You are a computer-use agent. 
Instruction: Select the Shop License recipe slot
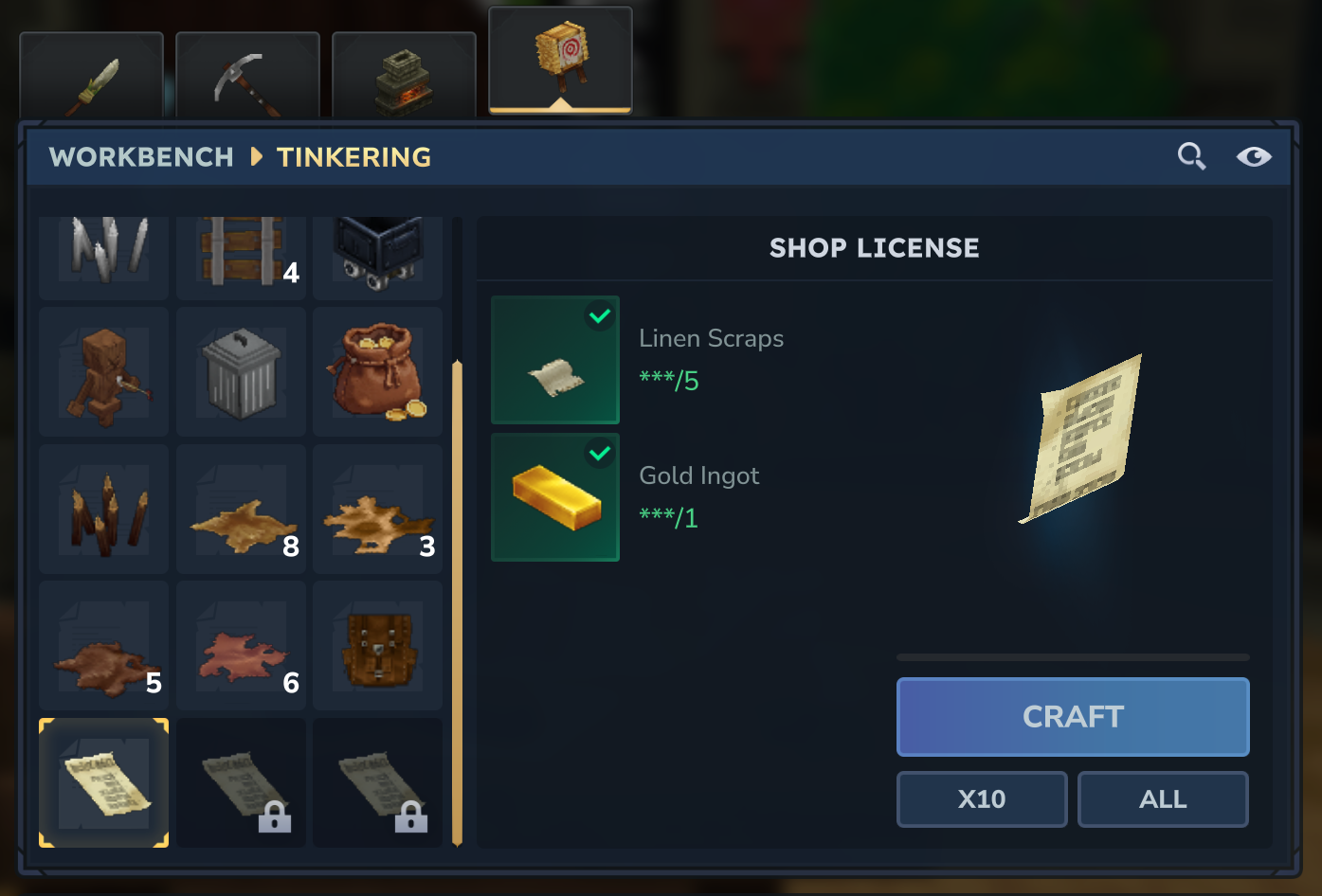point(104,782)
